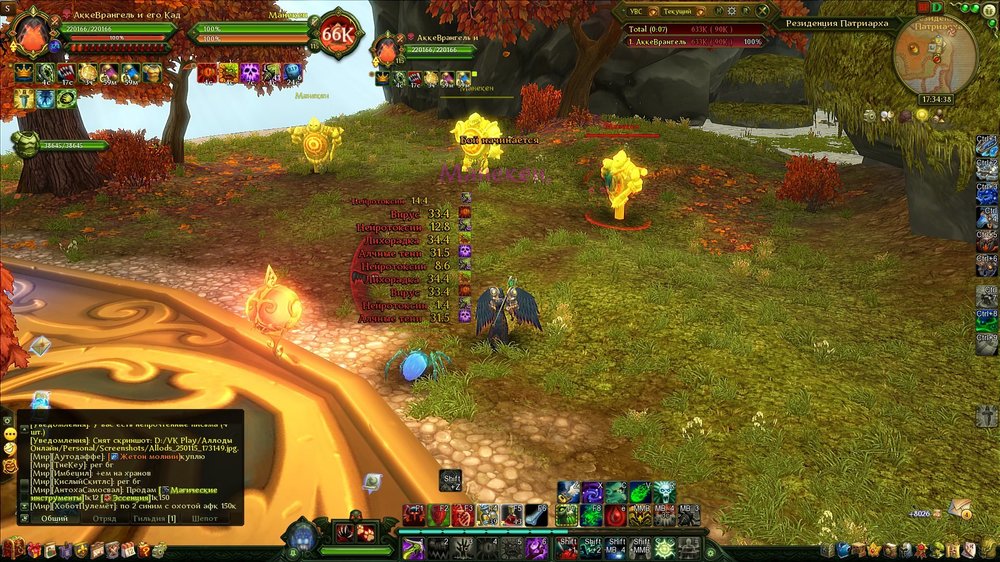Open the Гильдия chat tab

(157, 518)
